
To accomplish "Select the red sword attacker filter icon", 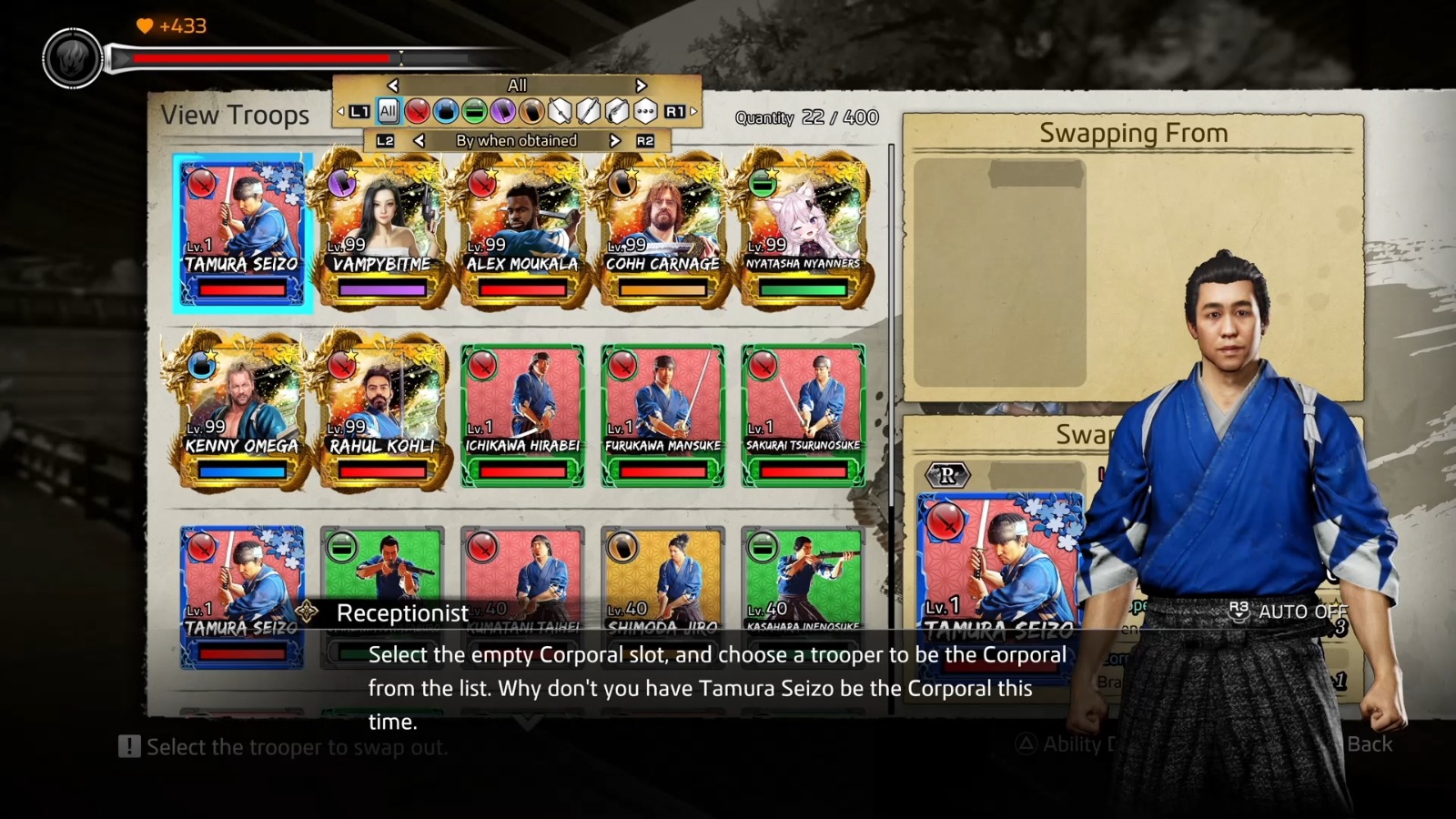I will coord(419,112).
